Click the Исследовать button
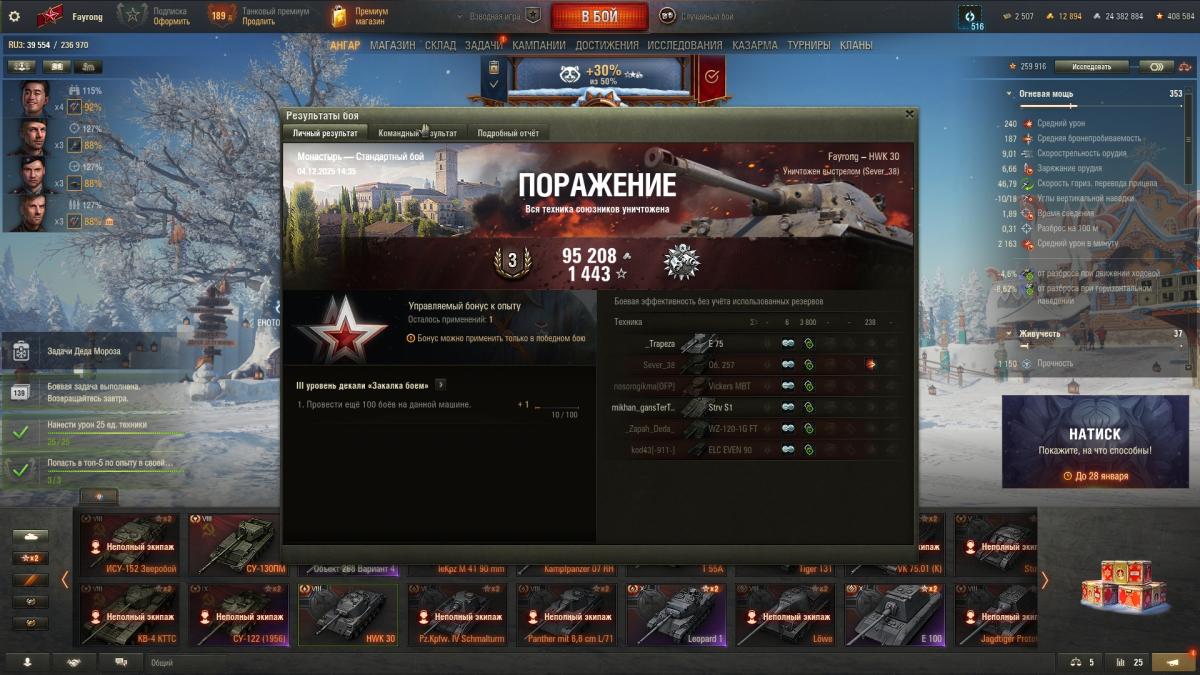The image size is (1200, 675). [x=1091, y=67]
